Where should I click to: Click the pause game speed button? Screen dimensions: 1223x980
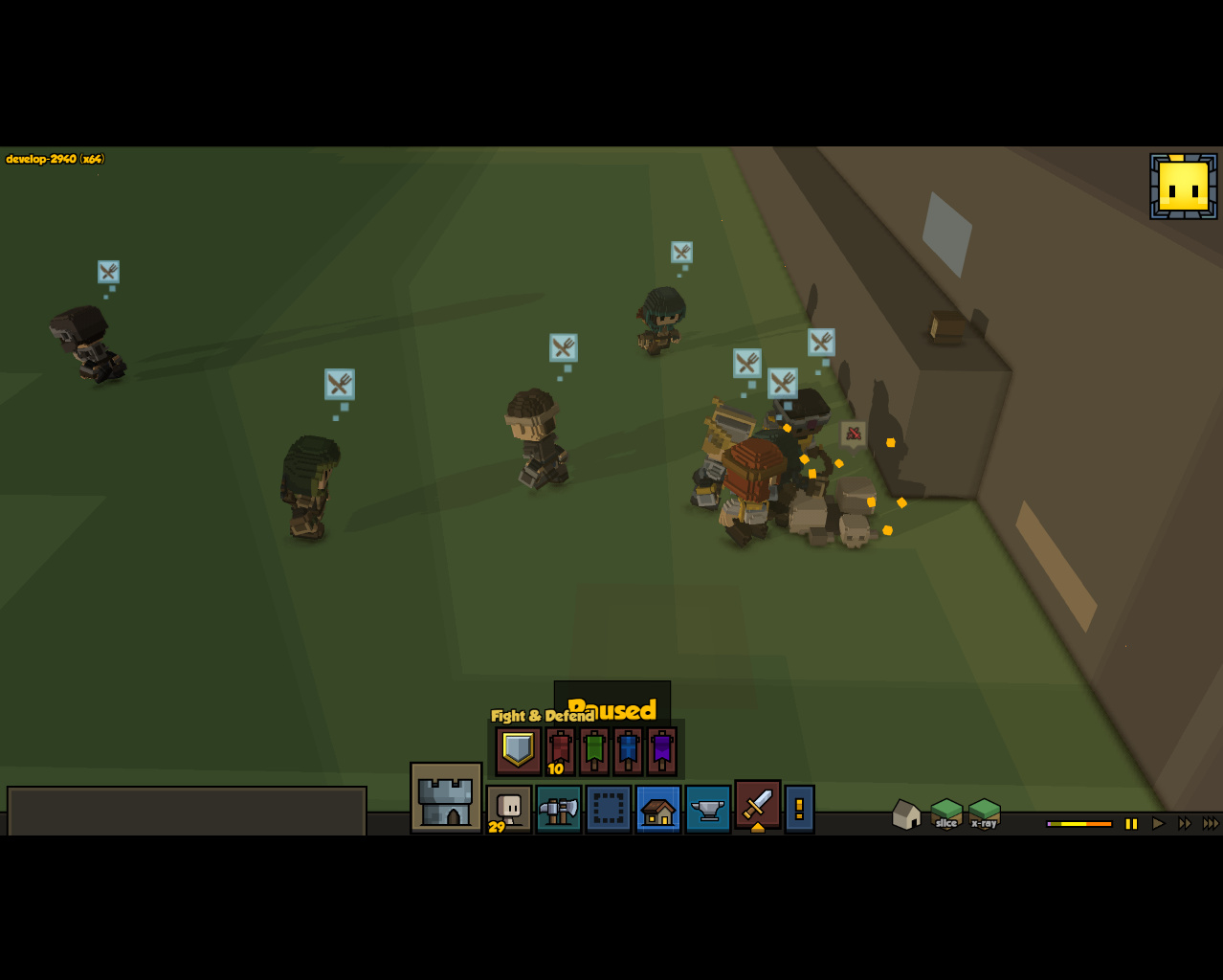pos(1131,823)
